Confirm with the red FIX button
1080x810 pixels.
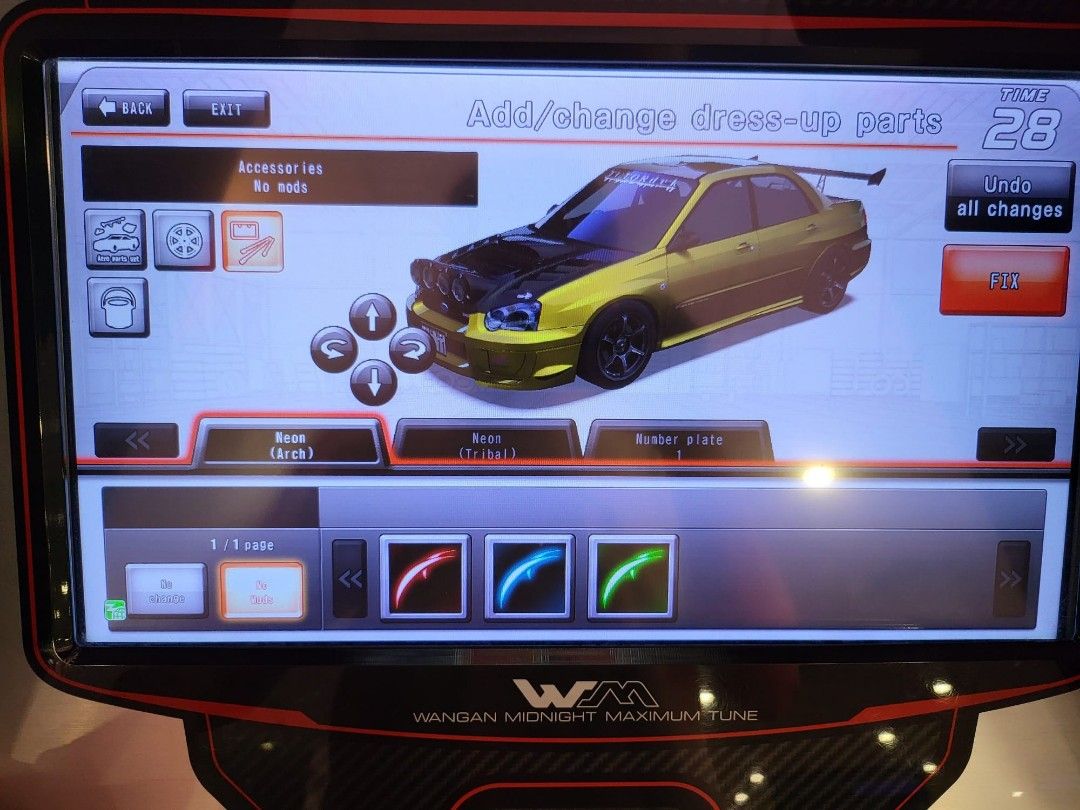(1004, 281)
